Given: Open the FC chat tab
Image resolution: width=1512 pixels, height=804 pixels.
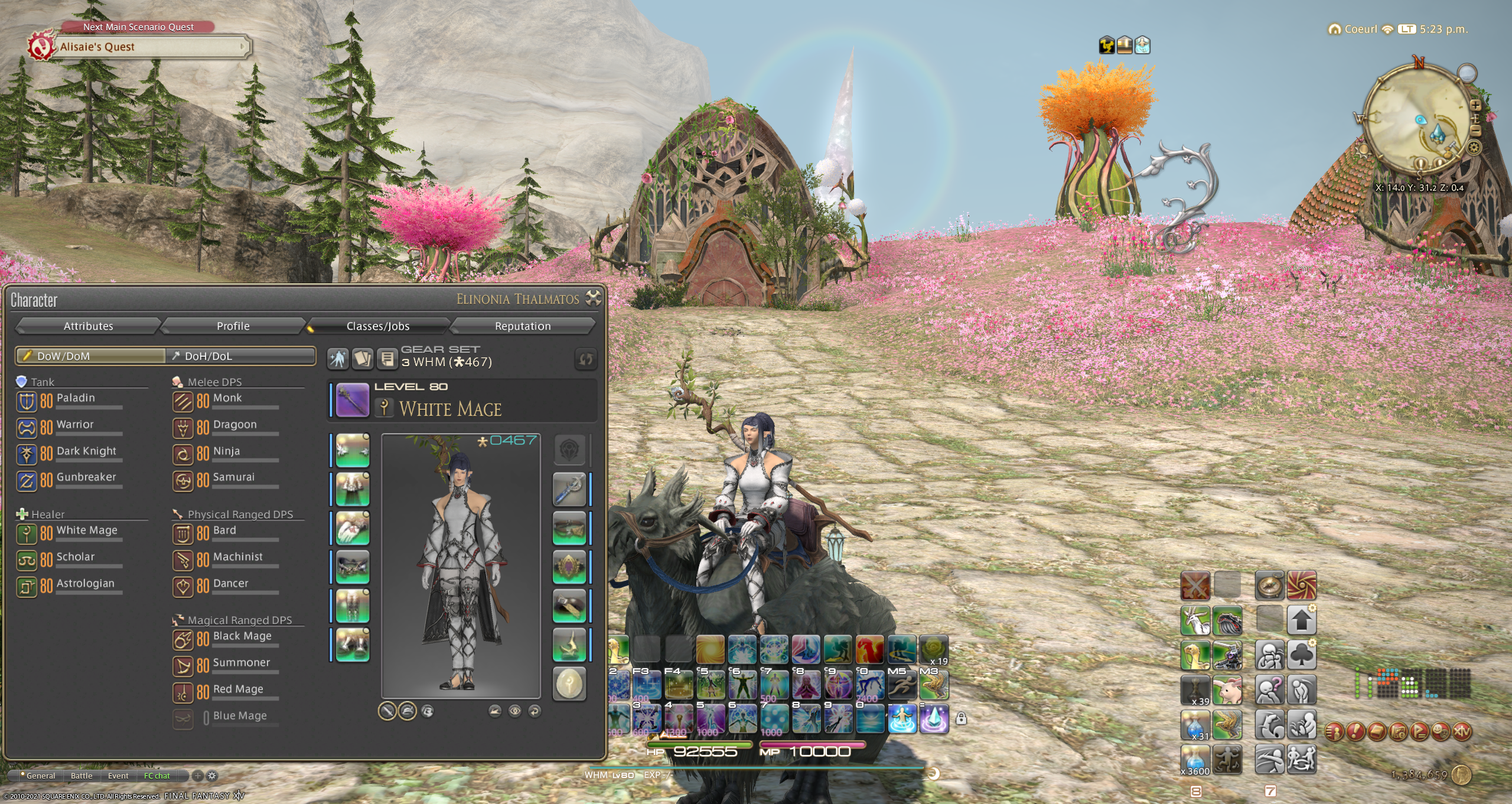Looking at the screenshot, I should (157, 776).
